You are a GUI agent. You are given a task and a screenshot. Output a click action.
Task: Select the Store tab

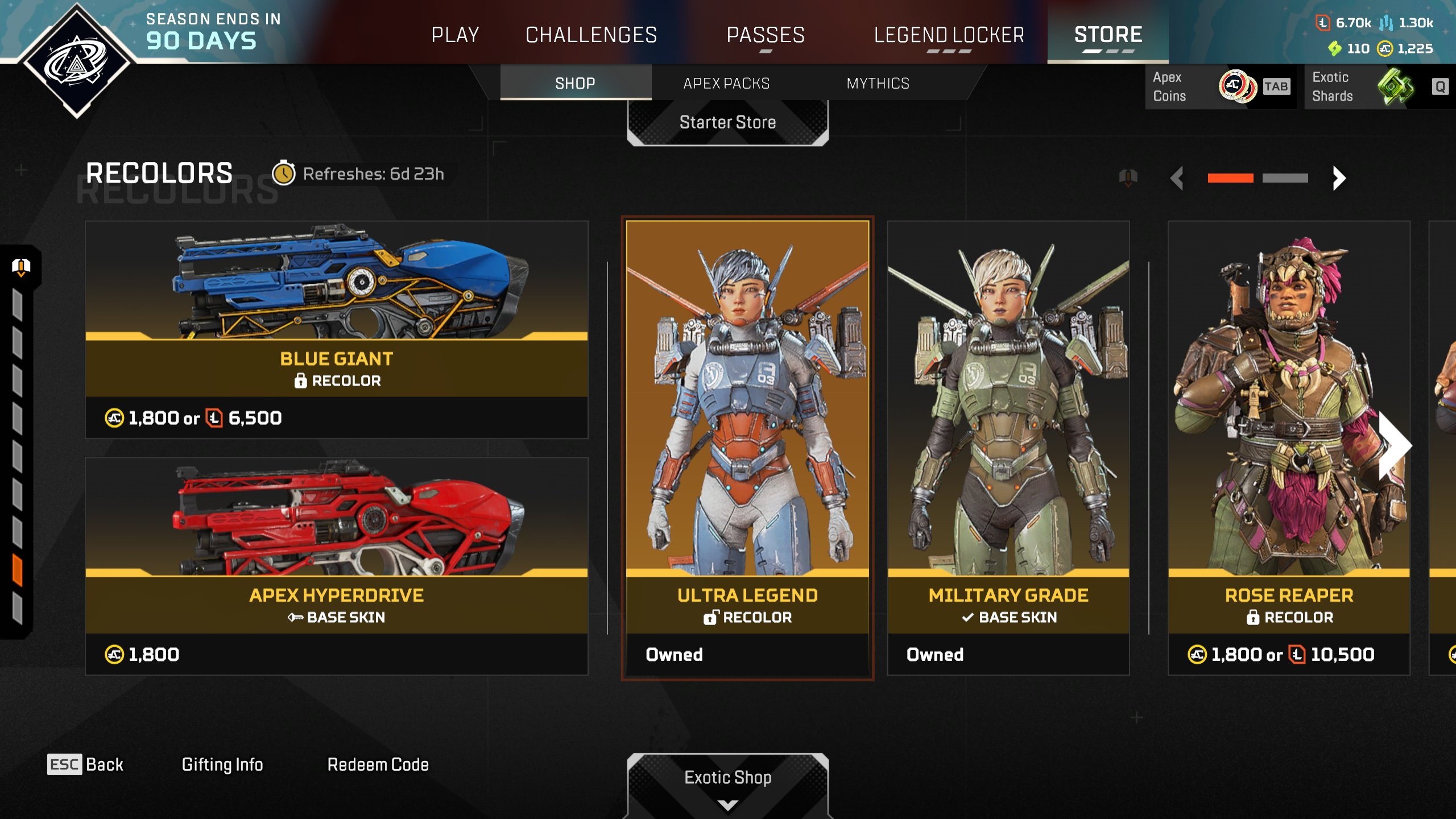(1108, 35)
